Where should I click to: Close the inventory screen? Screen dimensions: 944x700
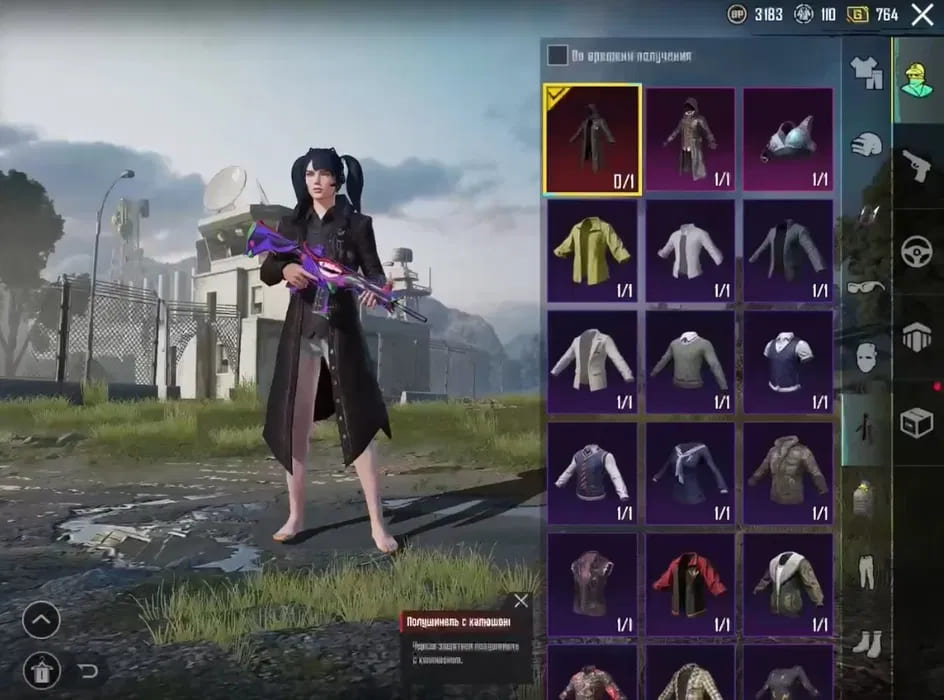pos(921,14)
